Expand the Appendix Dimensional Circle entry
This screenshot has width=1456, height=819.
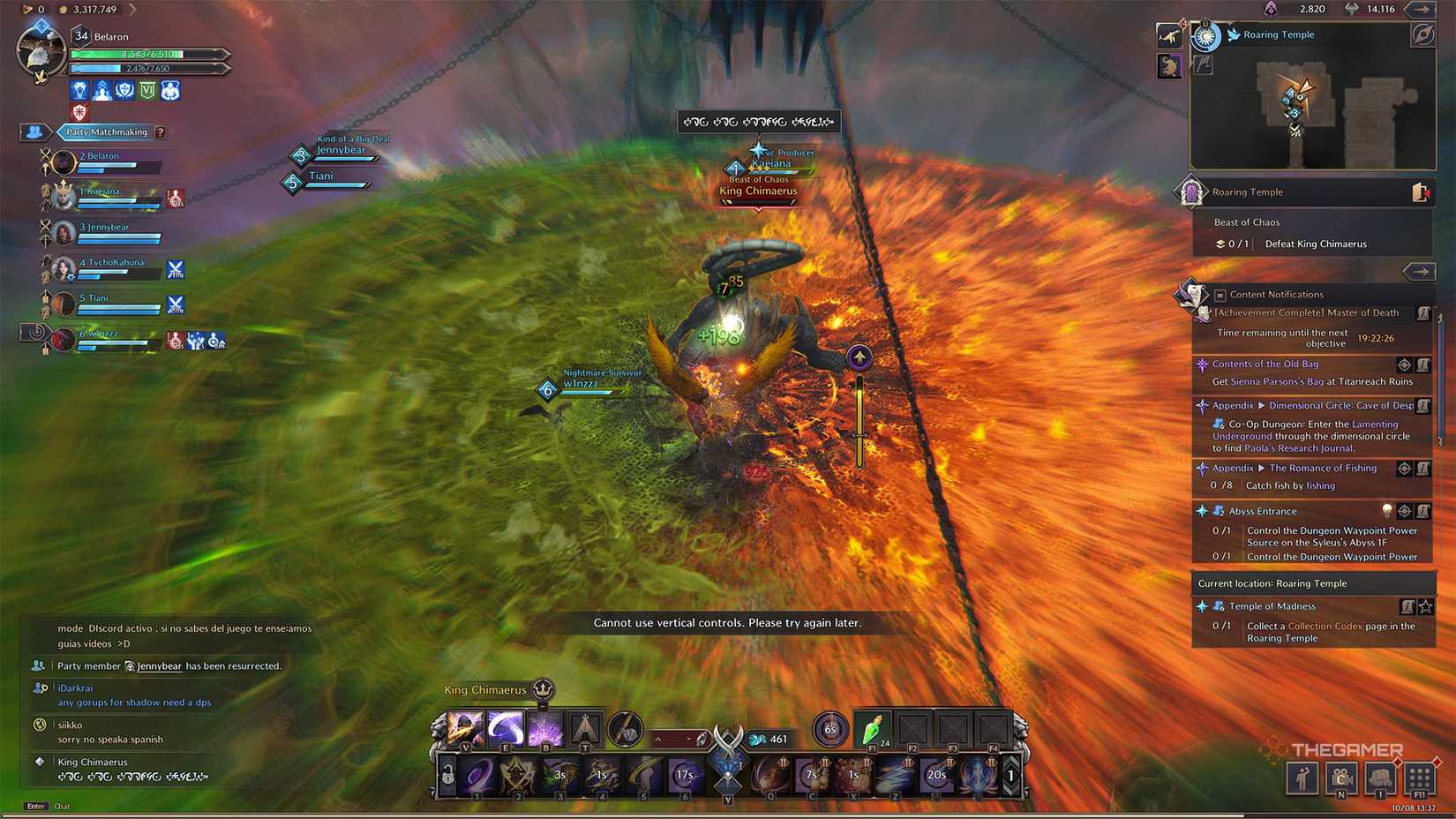point(1260,405)
